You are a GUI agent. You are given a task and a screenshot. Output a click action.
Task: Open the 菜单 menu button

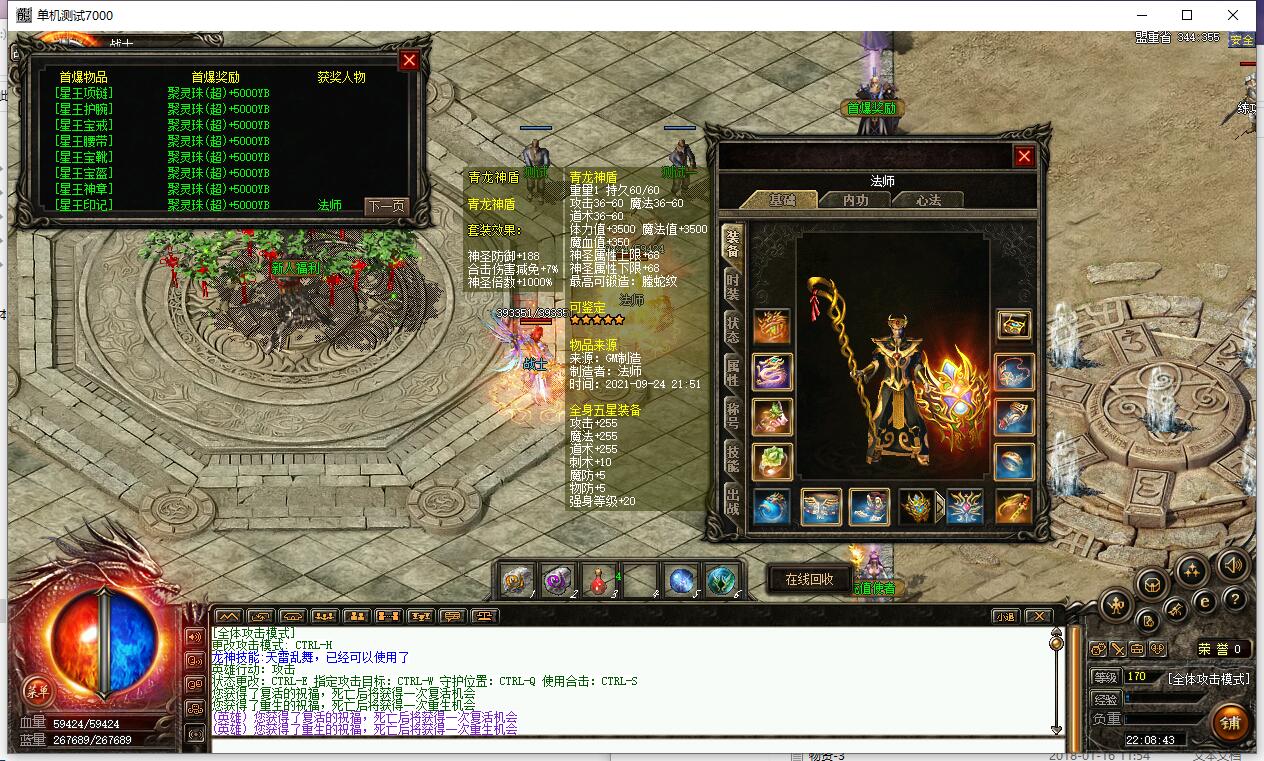pos(38,690)
